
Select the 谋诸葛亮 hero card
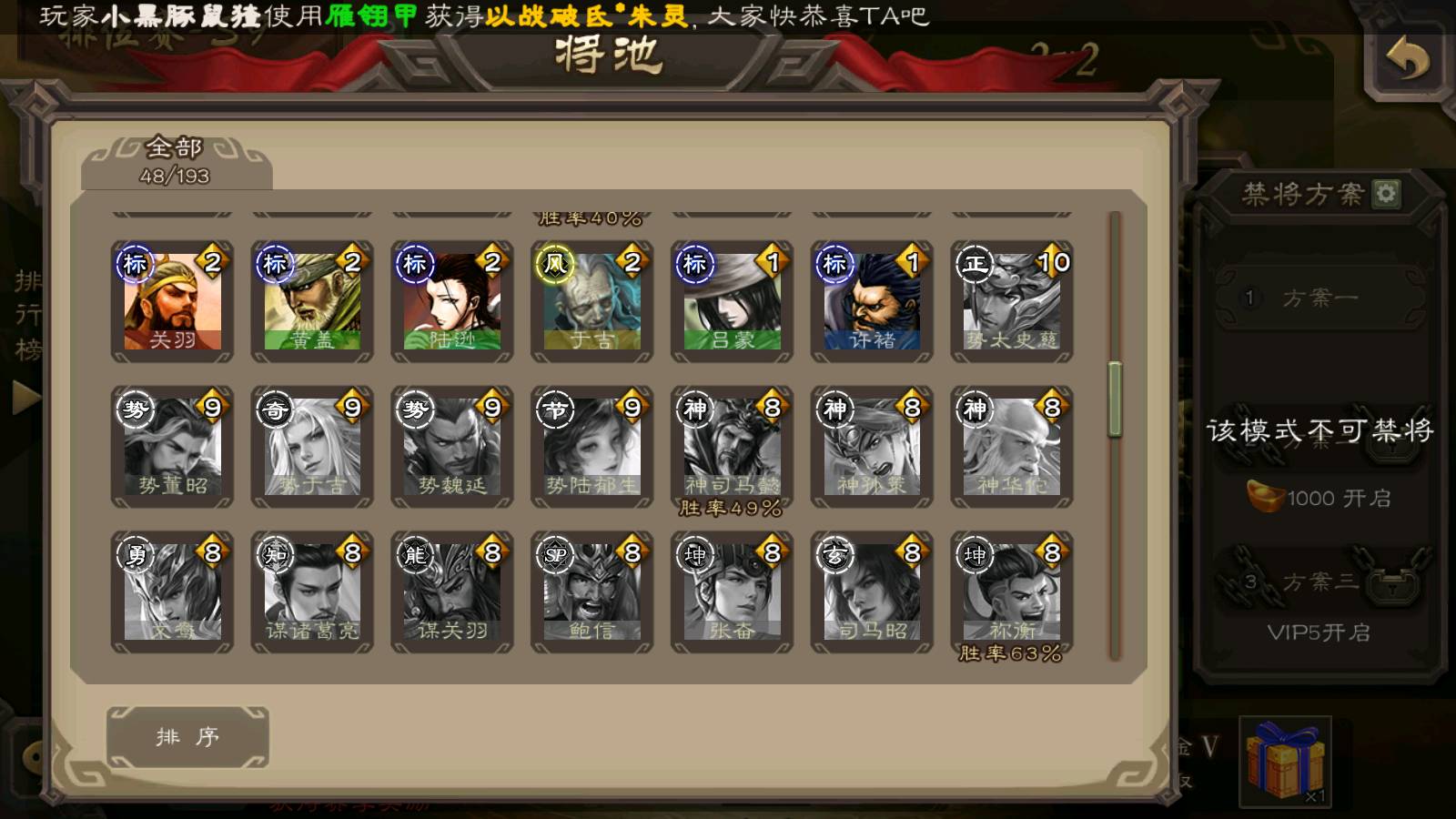click(312, 592)
